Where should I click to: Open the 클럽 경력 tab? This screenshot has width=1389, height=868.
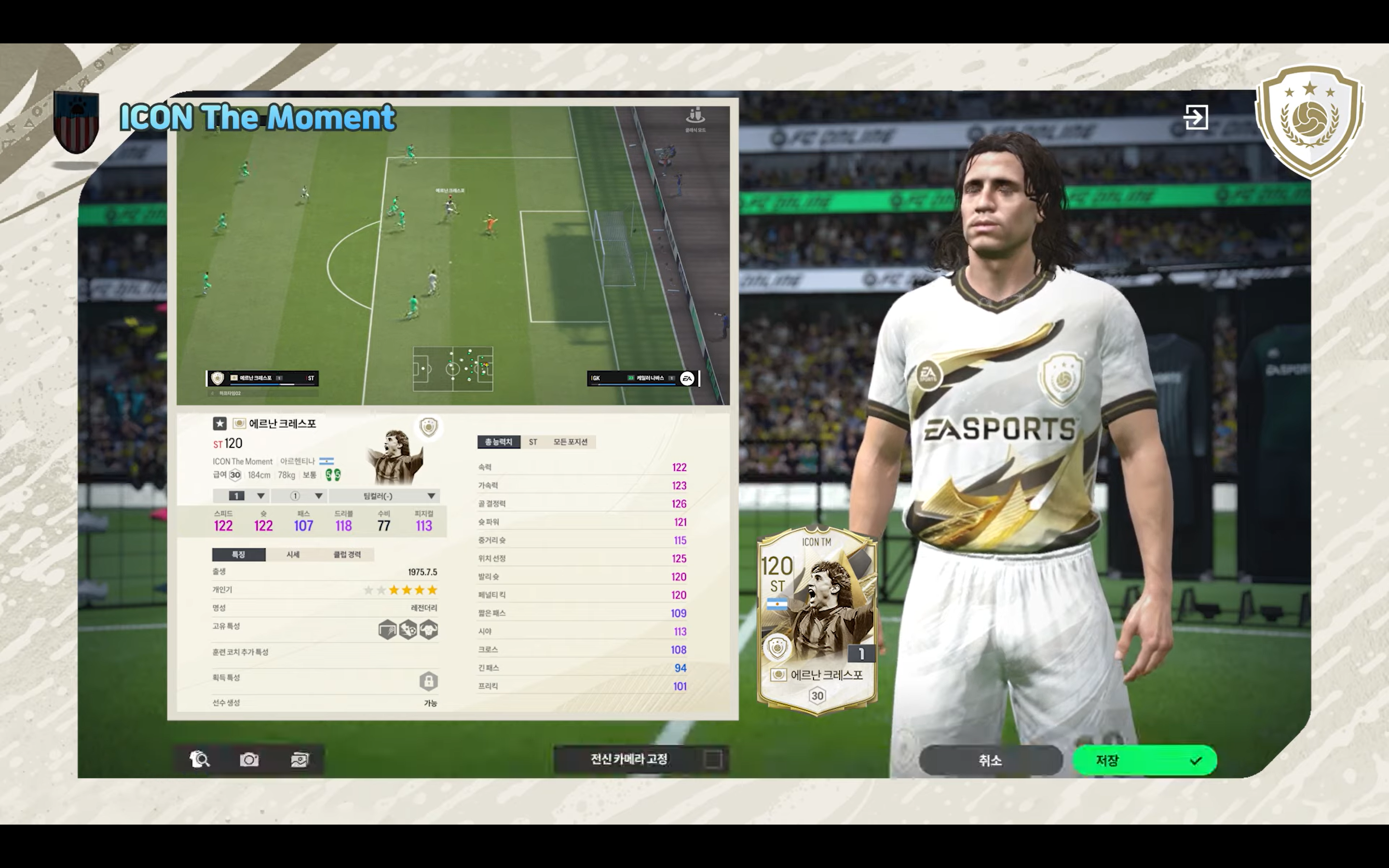(347, 554)
